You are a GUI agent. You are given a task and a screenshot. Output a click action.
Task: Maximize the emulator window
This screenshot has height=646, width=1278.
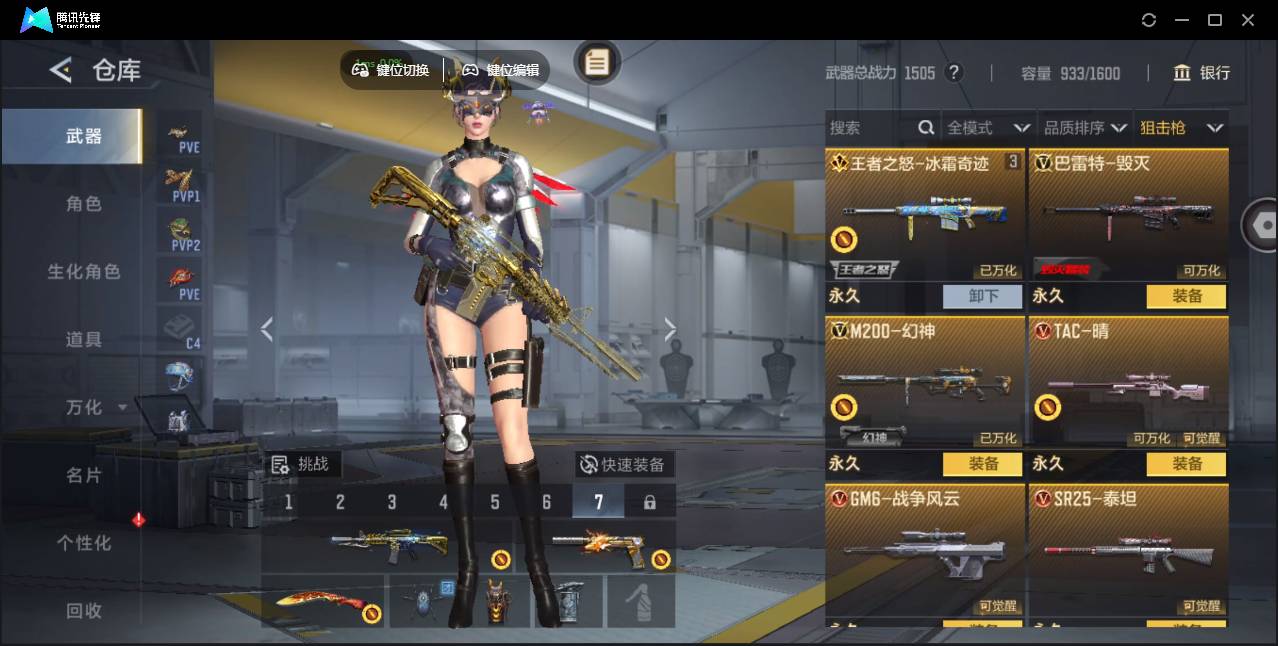[1215, 20]
